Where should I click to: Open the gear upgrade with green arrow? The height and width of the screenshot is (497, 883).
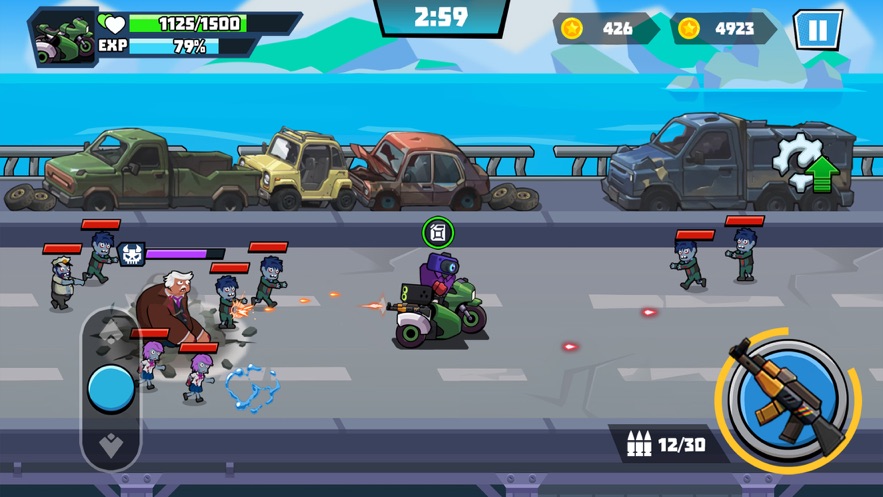click(x=808, y=165)
